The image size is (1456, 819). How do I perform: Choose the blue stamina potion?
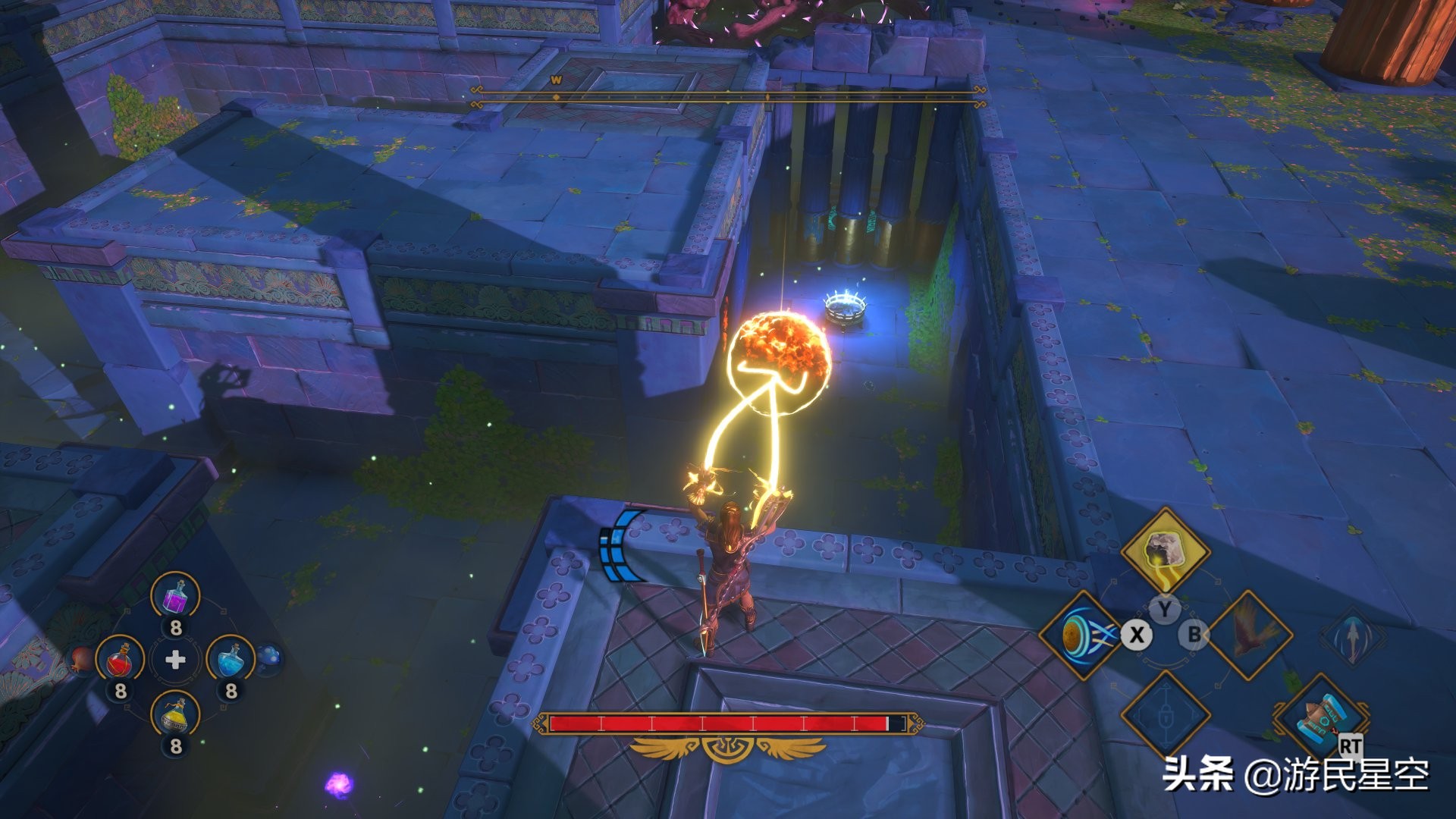pos(231,660)
